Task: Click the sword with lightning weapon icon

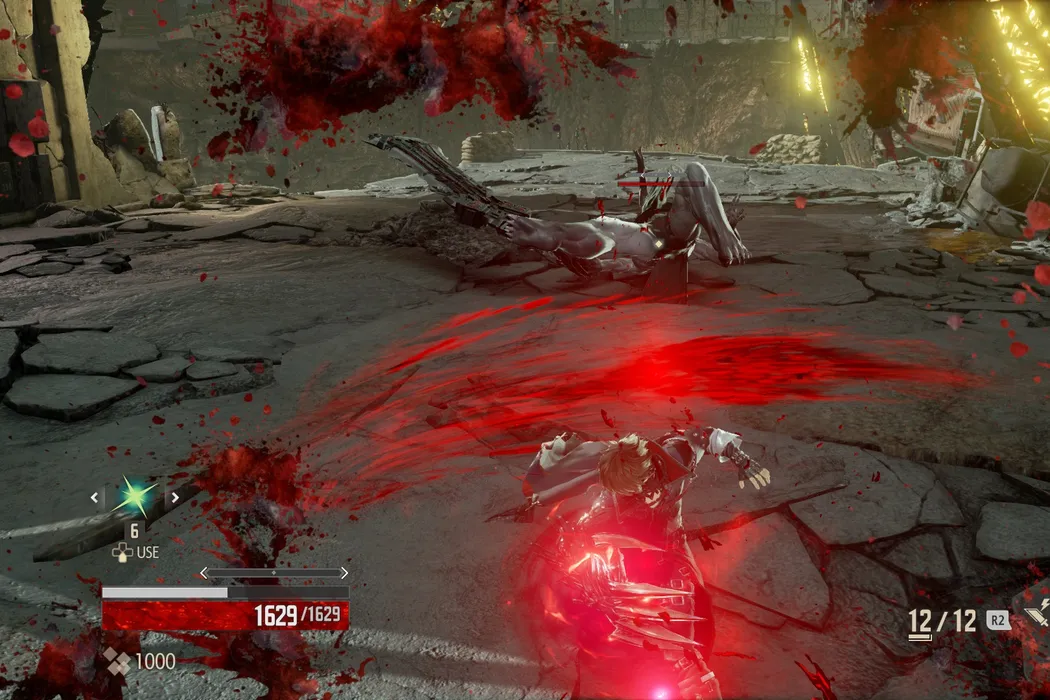Action: point(1035,613)
